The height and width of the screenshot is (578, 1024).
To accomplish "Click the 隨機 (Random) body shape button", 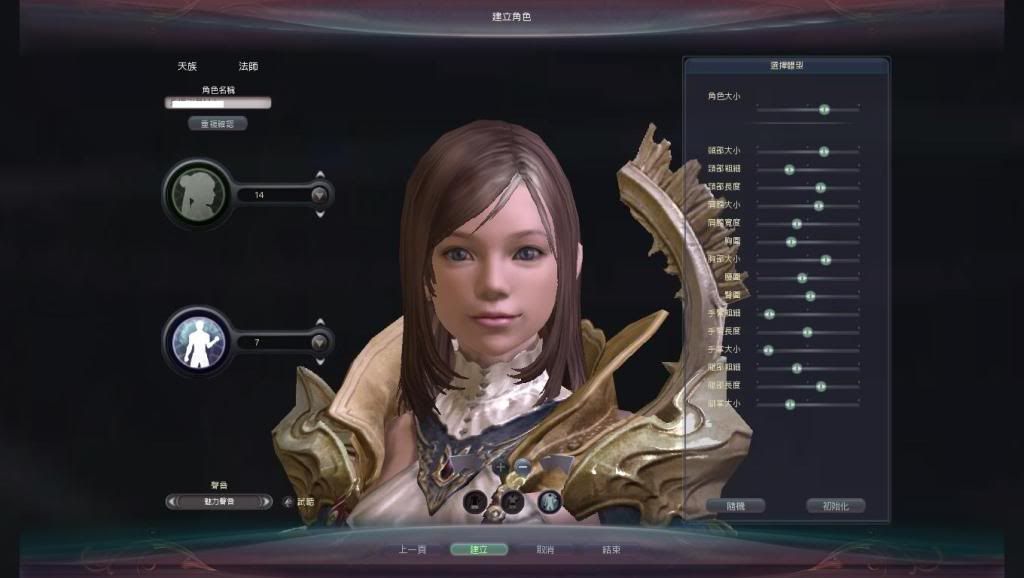I will click(735, 506).
